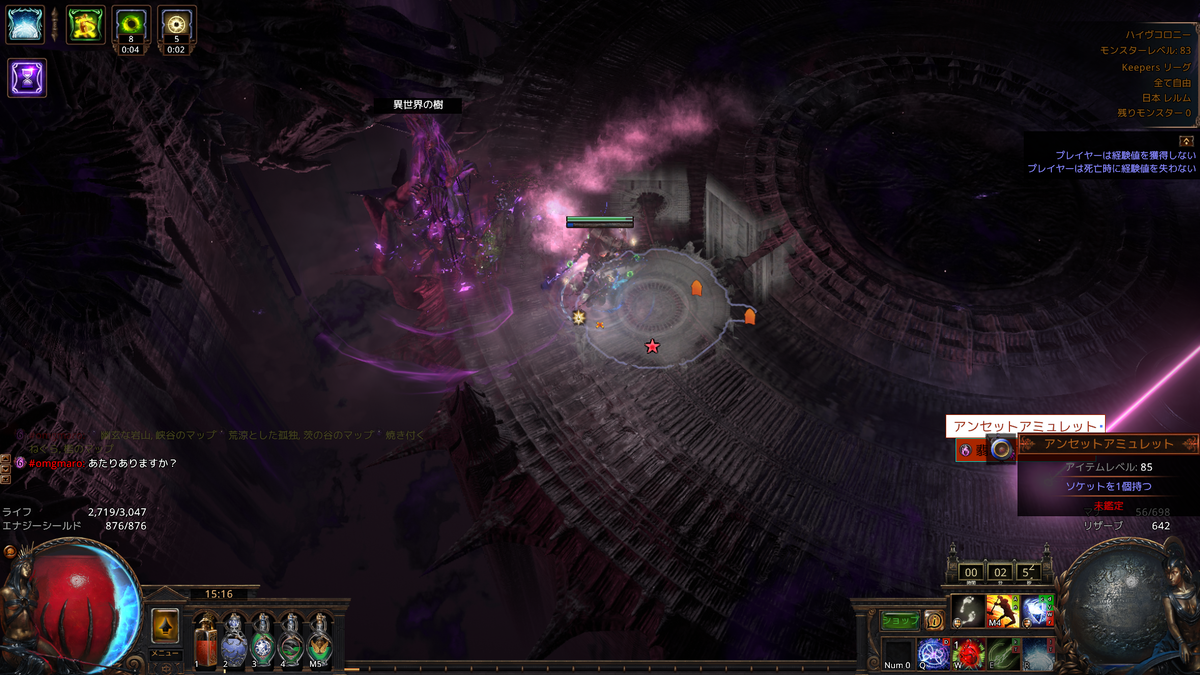Click the golden level-up arrow button
Image resolution: width=1200 pixels, height=675 pixels.
point(165,627)
